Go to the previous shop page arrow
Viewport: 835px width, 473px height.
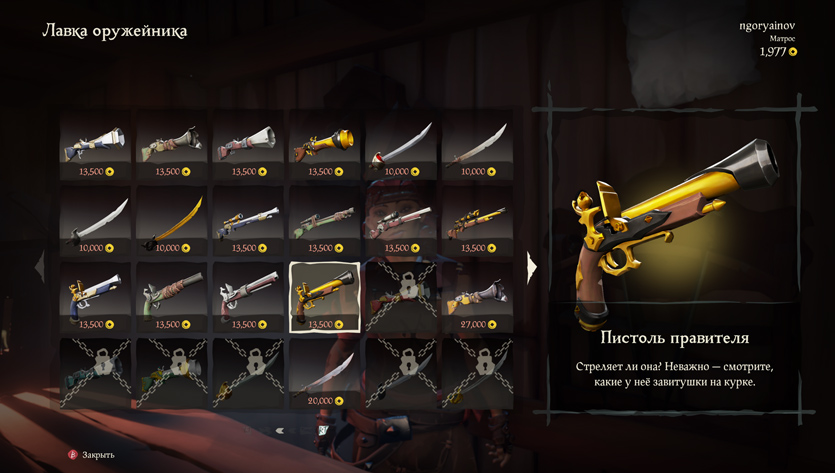[x=42, y=266]
